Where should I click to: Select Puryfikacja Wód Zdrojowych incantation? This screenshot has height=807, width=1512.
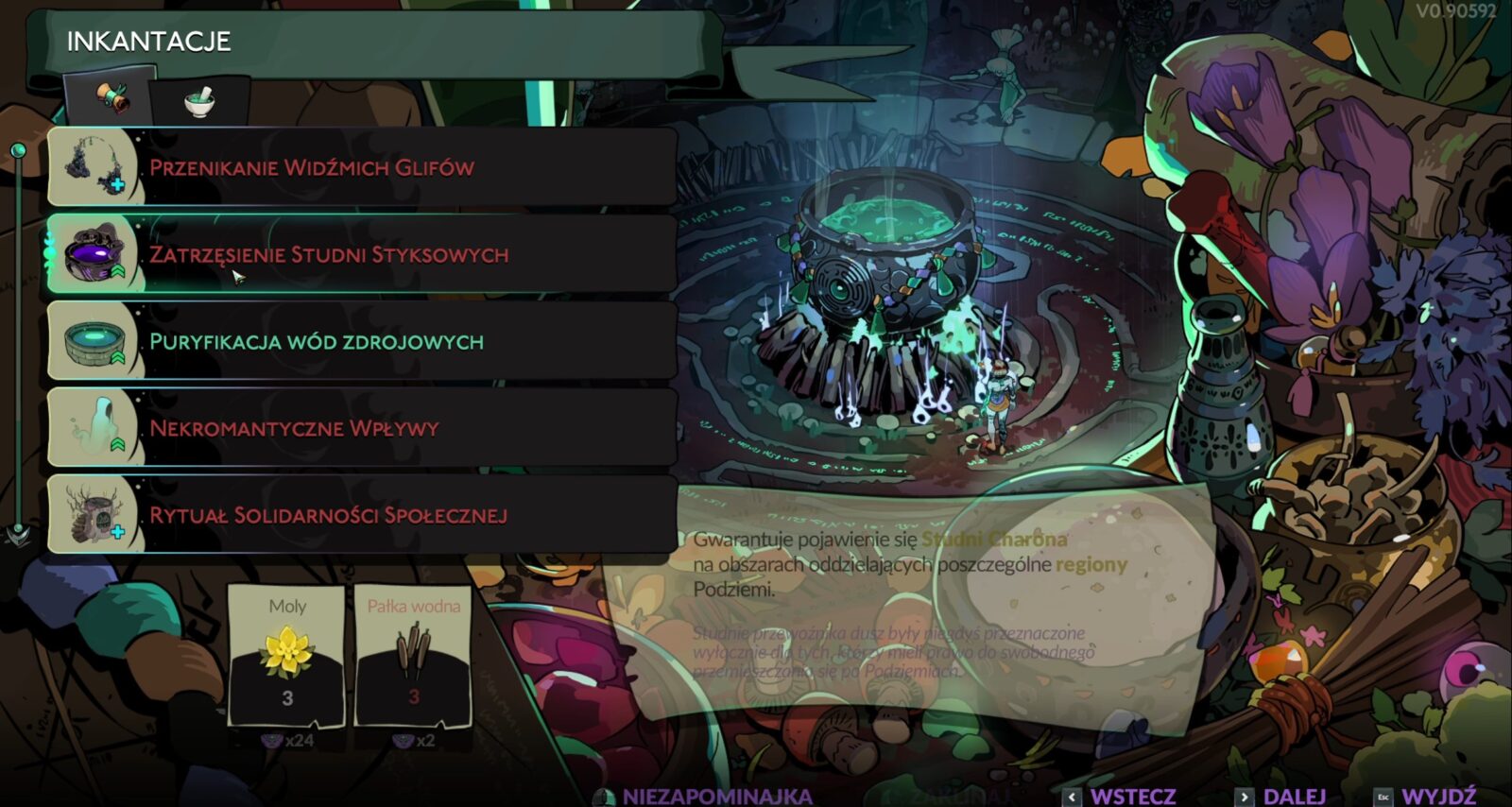click(362, 341)
